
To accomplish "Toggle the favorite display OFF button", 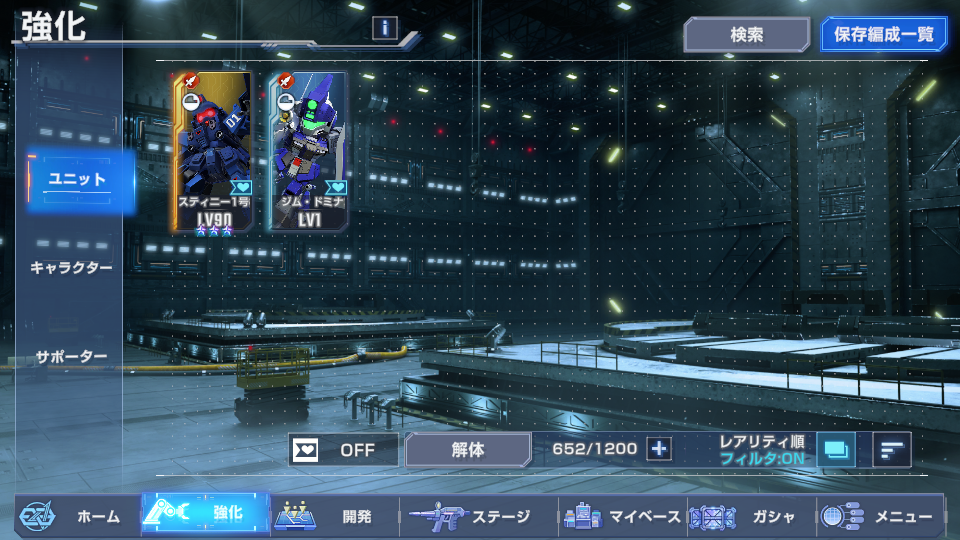I will coord(343,450).
